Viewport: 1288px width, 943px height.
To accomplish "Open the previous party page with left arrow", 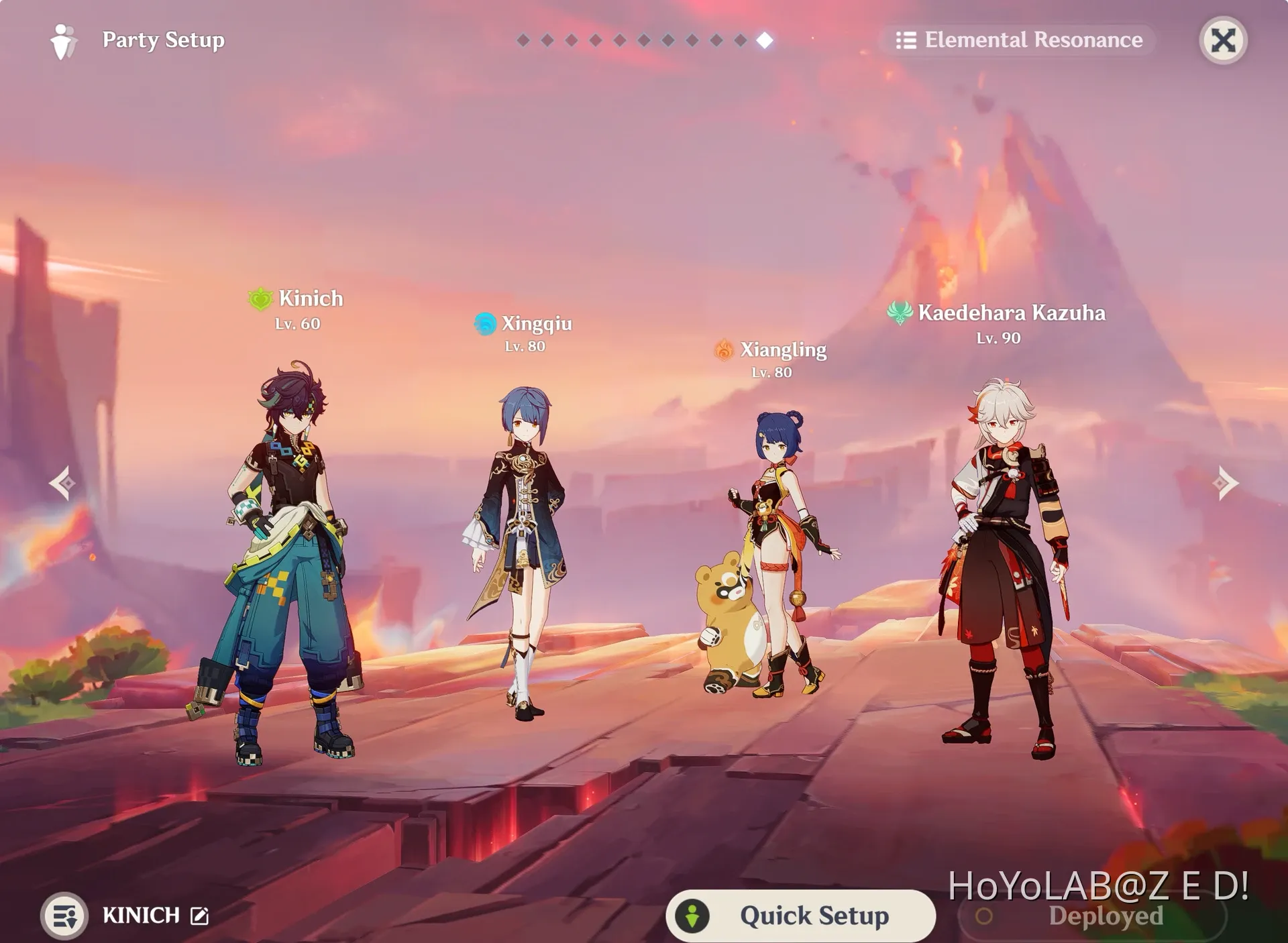I will [x=62, y=482].
